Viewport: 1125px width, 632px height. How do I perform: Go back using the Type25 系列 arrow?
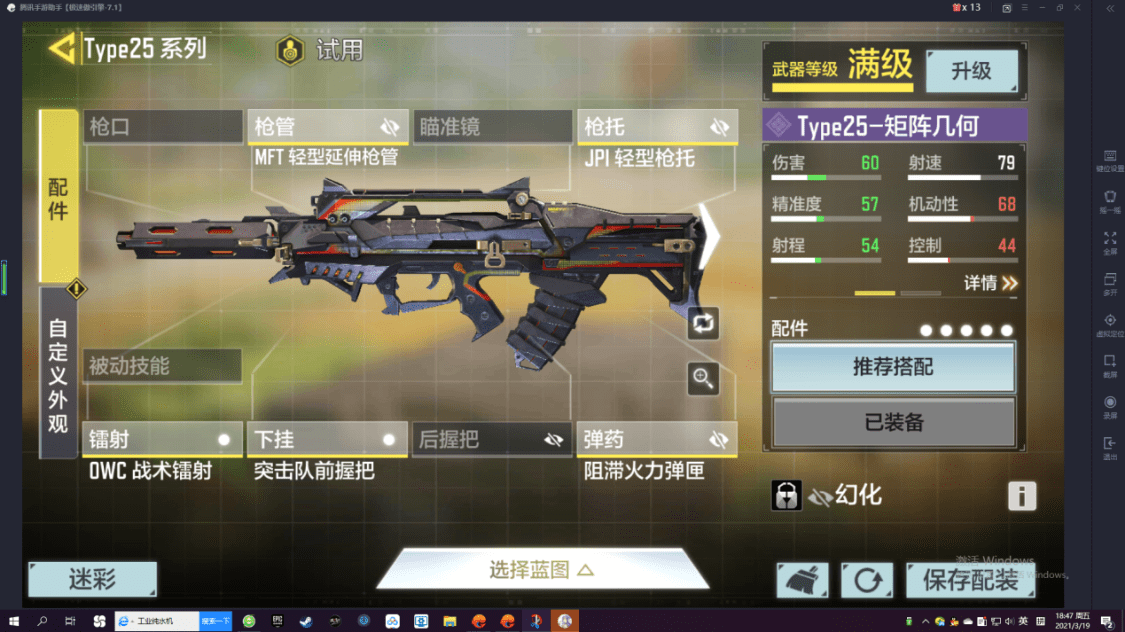64,49
